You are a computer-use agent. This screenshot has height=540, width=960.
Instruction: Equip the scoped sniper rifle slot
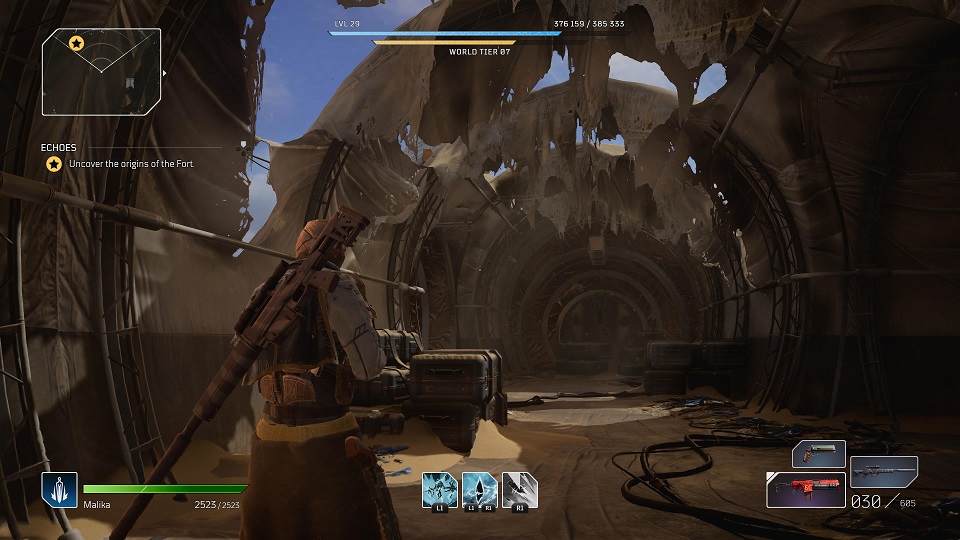tap(884, 470)
